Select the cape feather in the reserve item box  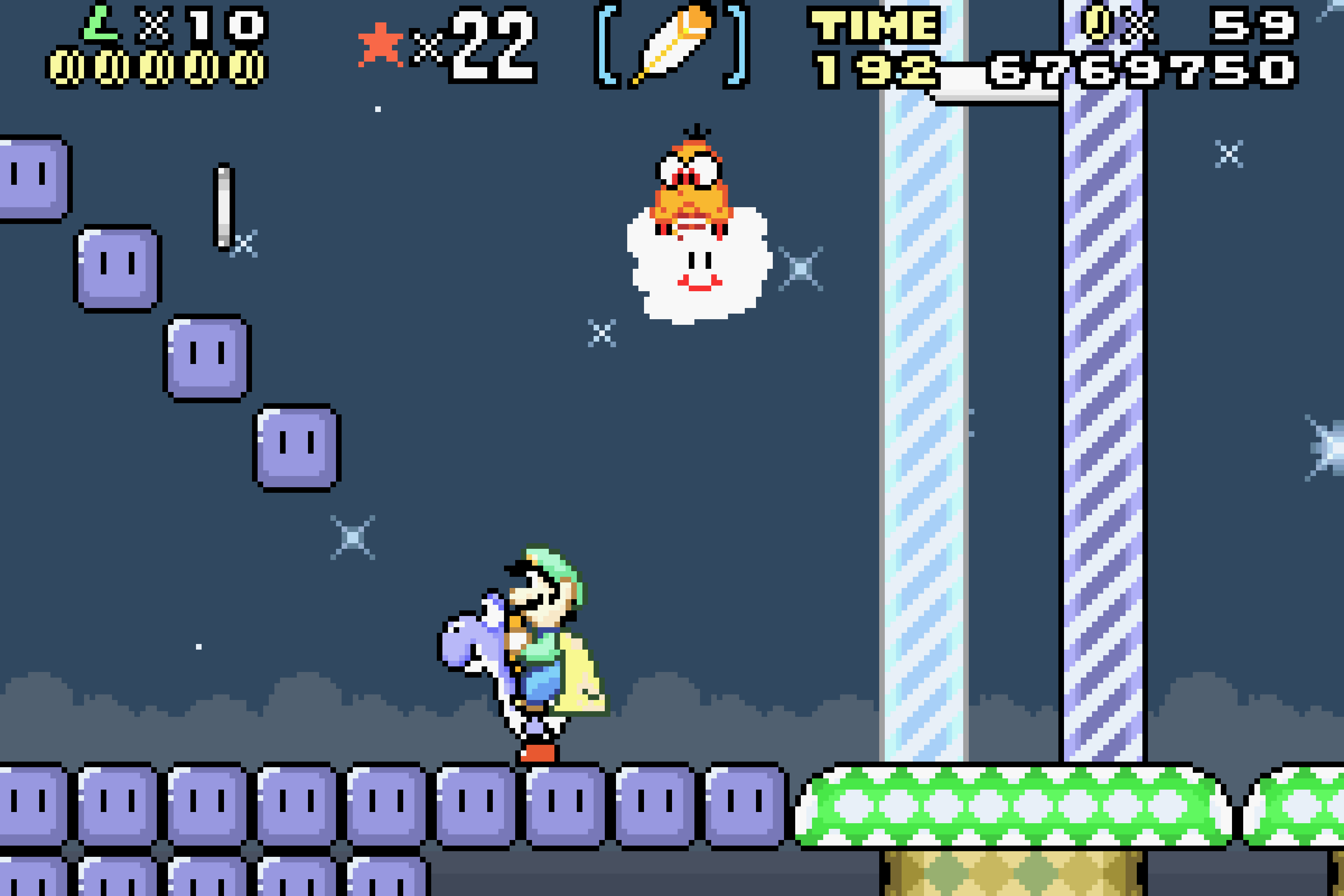(x=671, y=44)
